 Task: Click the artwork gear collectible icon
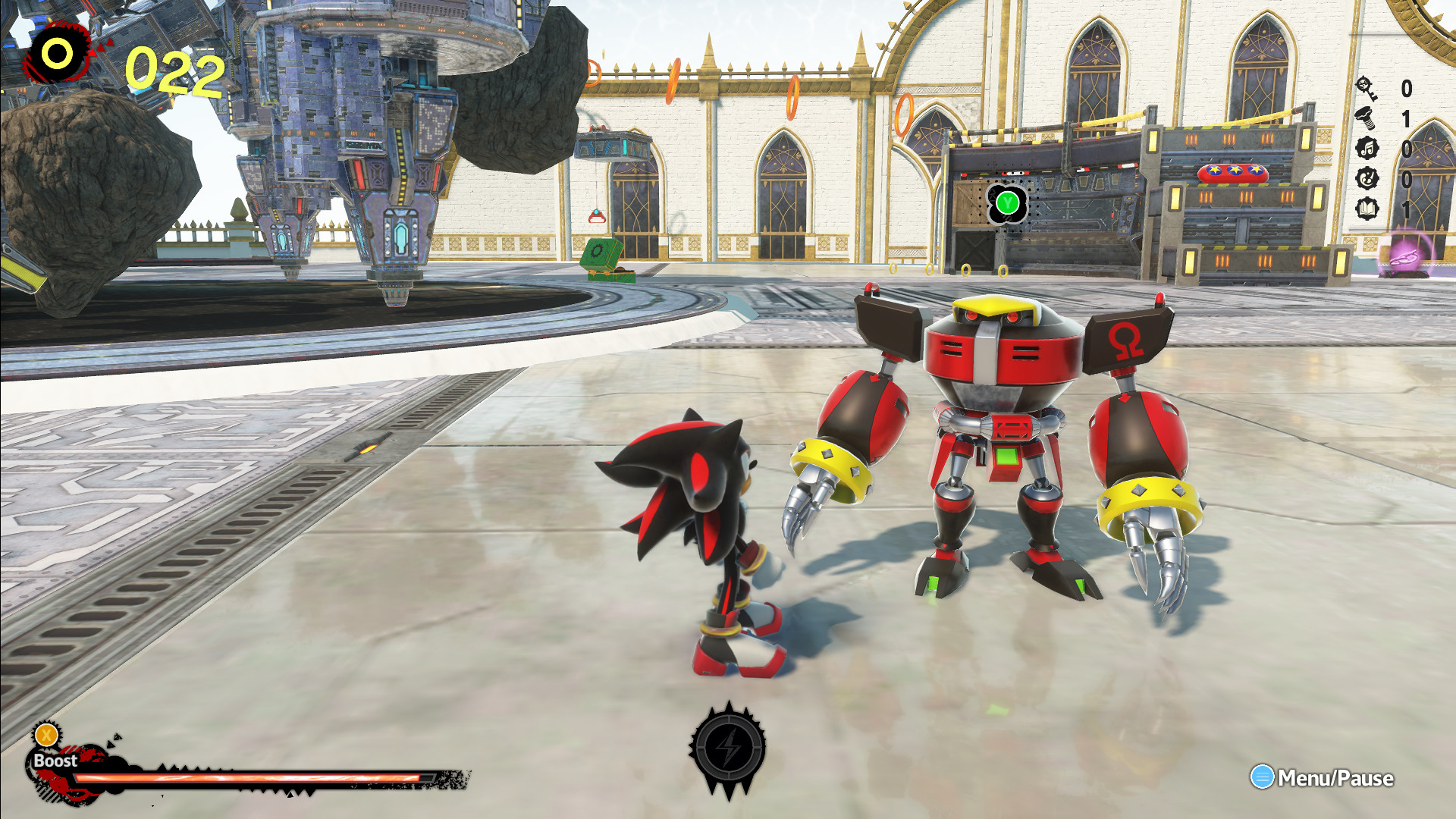tap(1367, 179)
